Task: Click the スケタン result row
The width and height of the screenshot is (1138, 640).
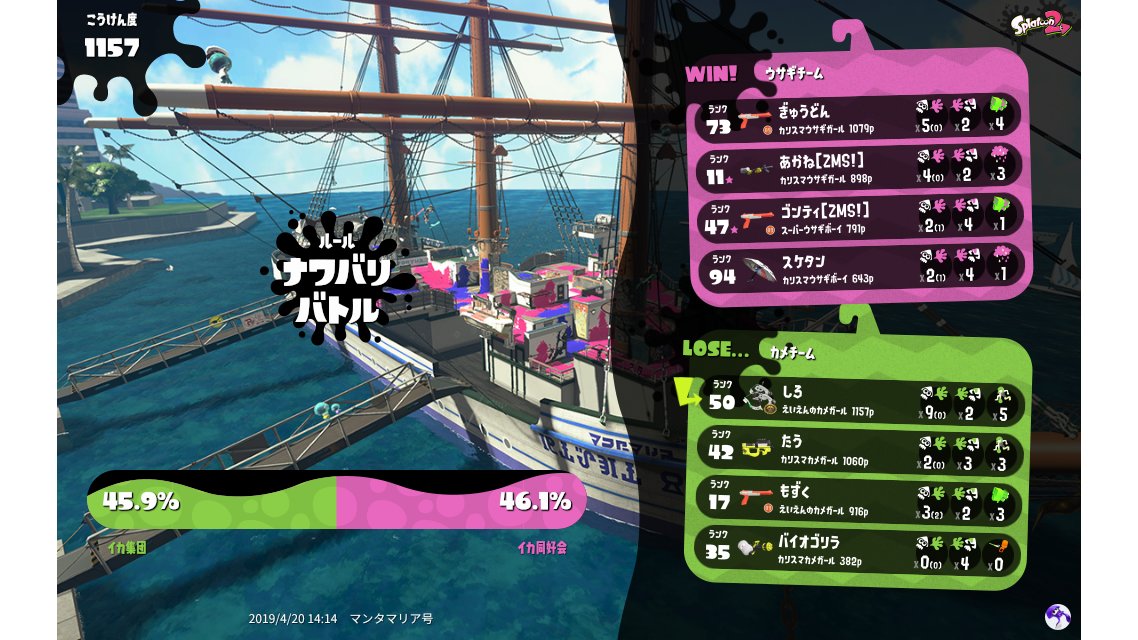Action: click(x=858, y=267)
